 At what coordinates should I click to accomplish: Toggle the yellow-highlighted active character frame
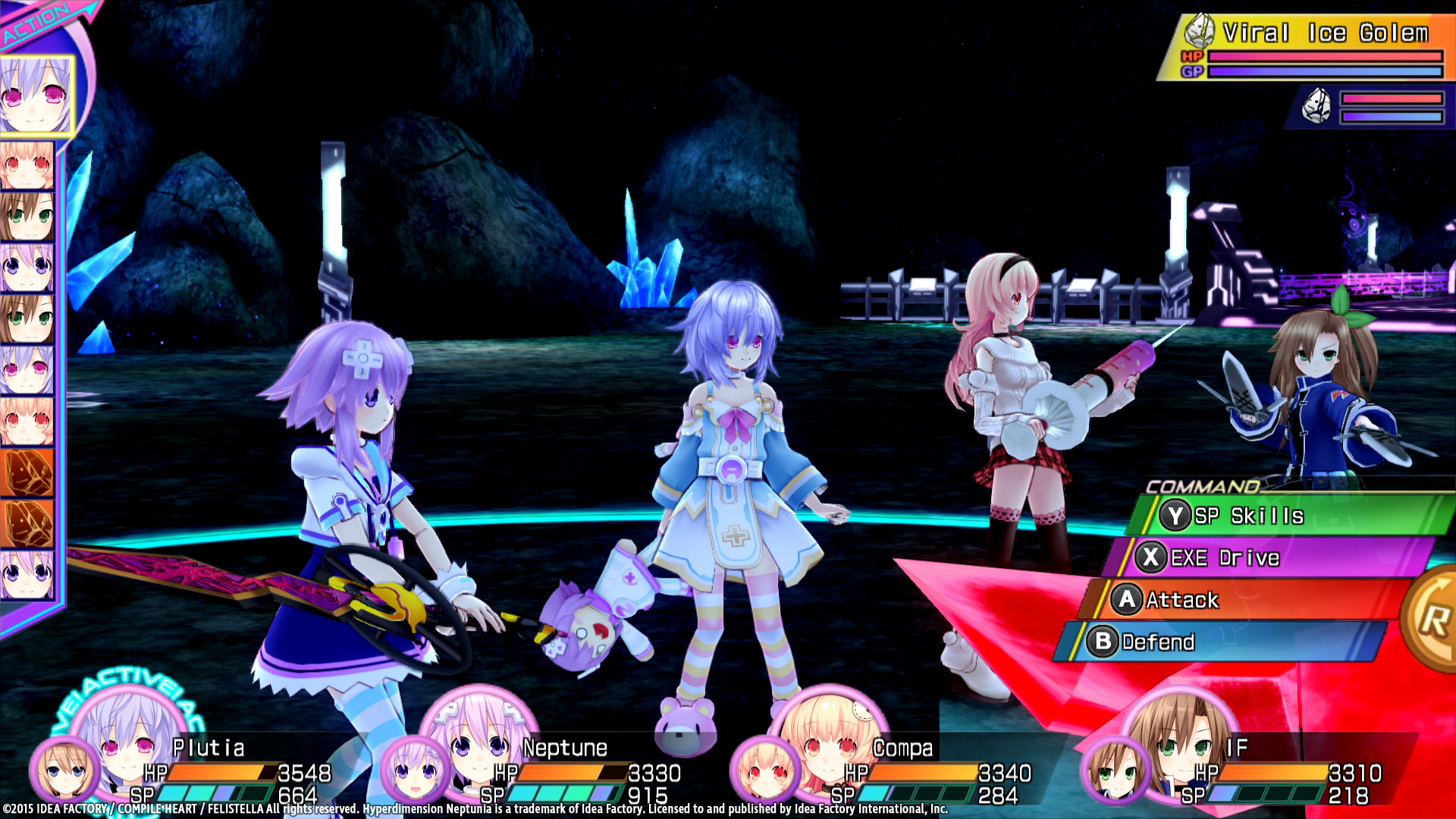34,97
